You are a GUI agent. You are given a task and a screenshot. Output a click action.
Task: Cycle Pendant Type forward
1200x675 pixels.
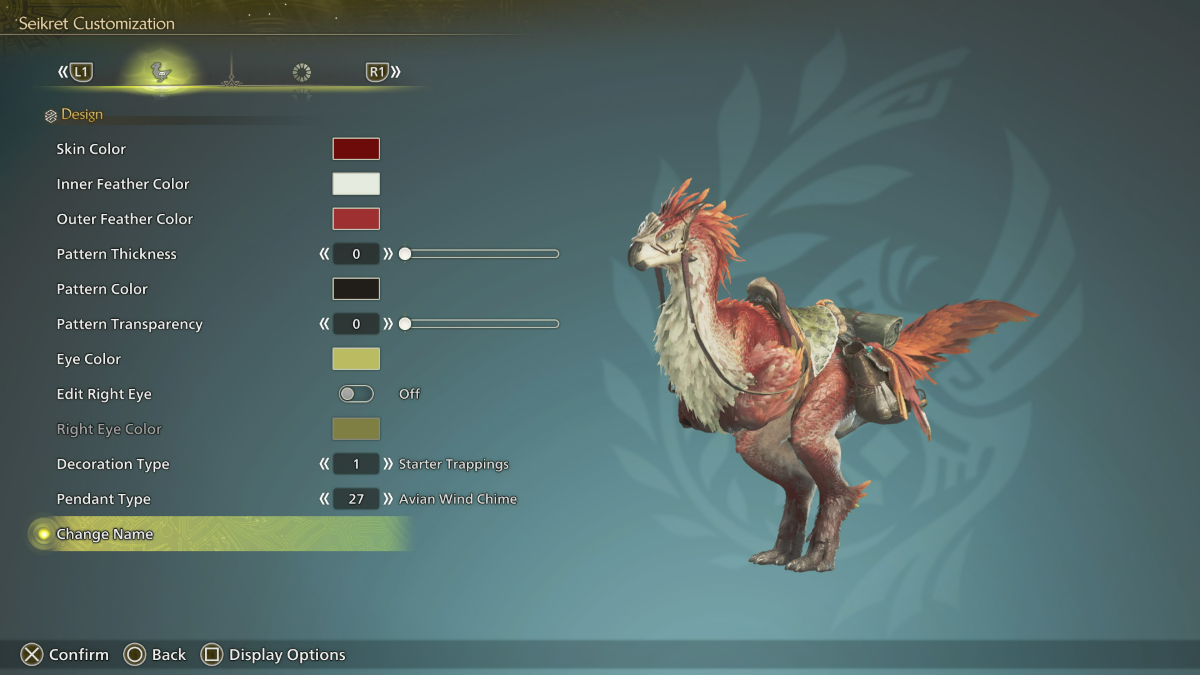388,499
